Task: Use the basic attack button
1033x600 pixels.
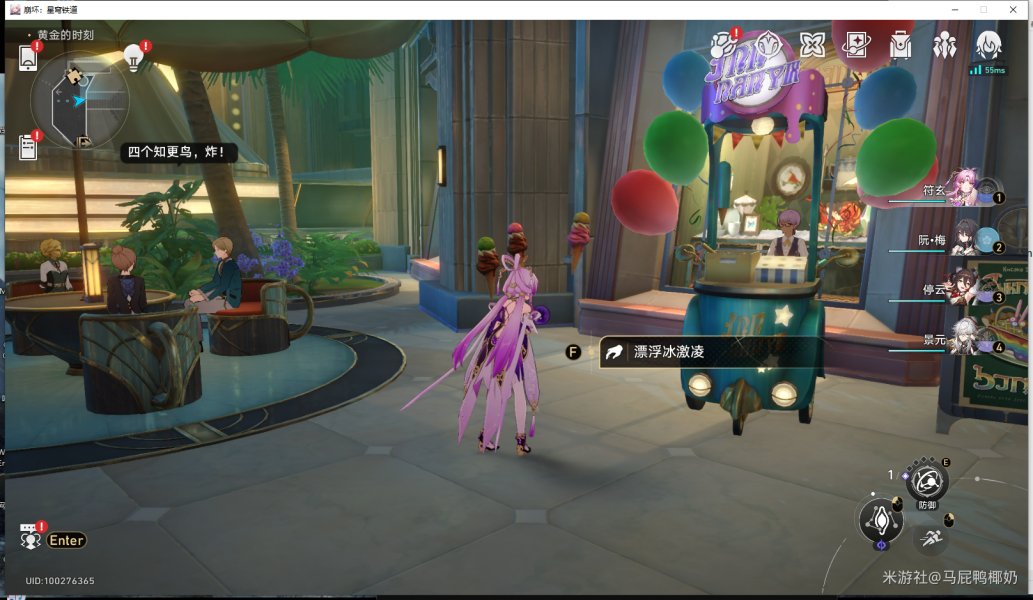Action: point(881,520)
